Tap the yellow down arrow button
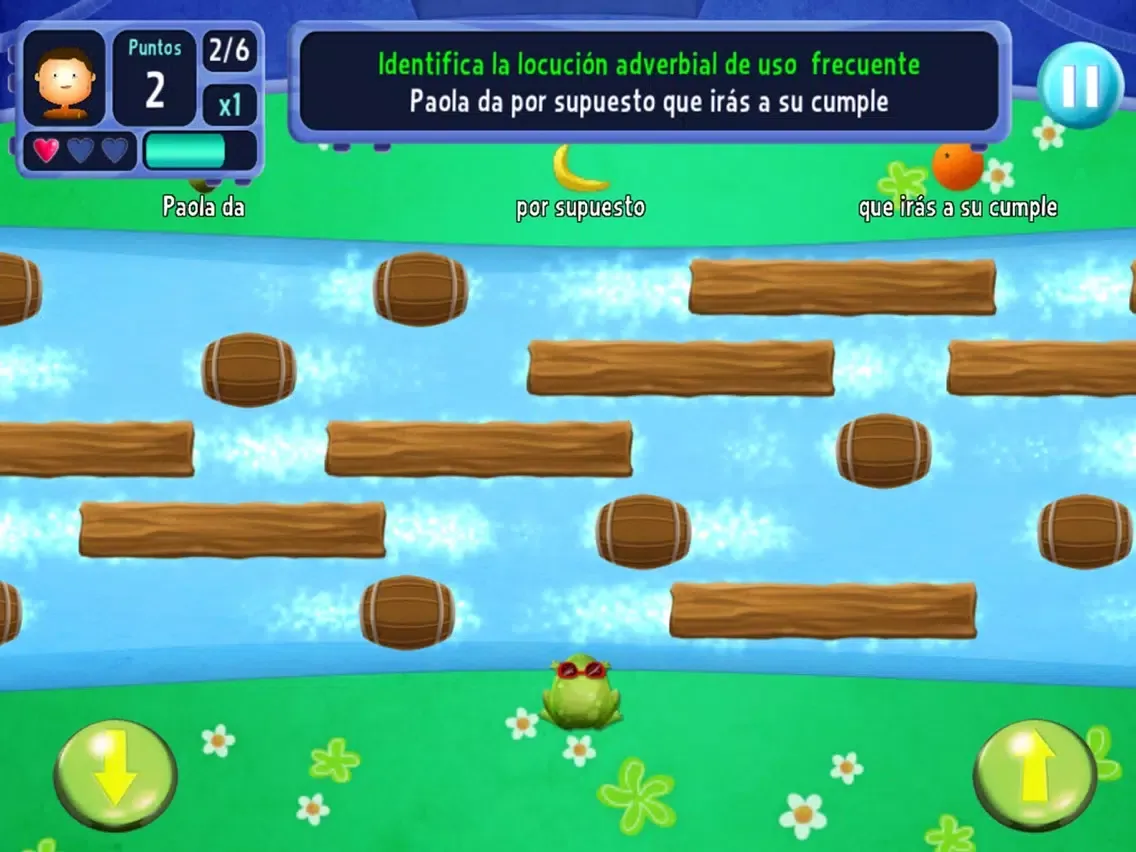1136x852 pixels. coord(115,775)
